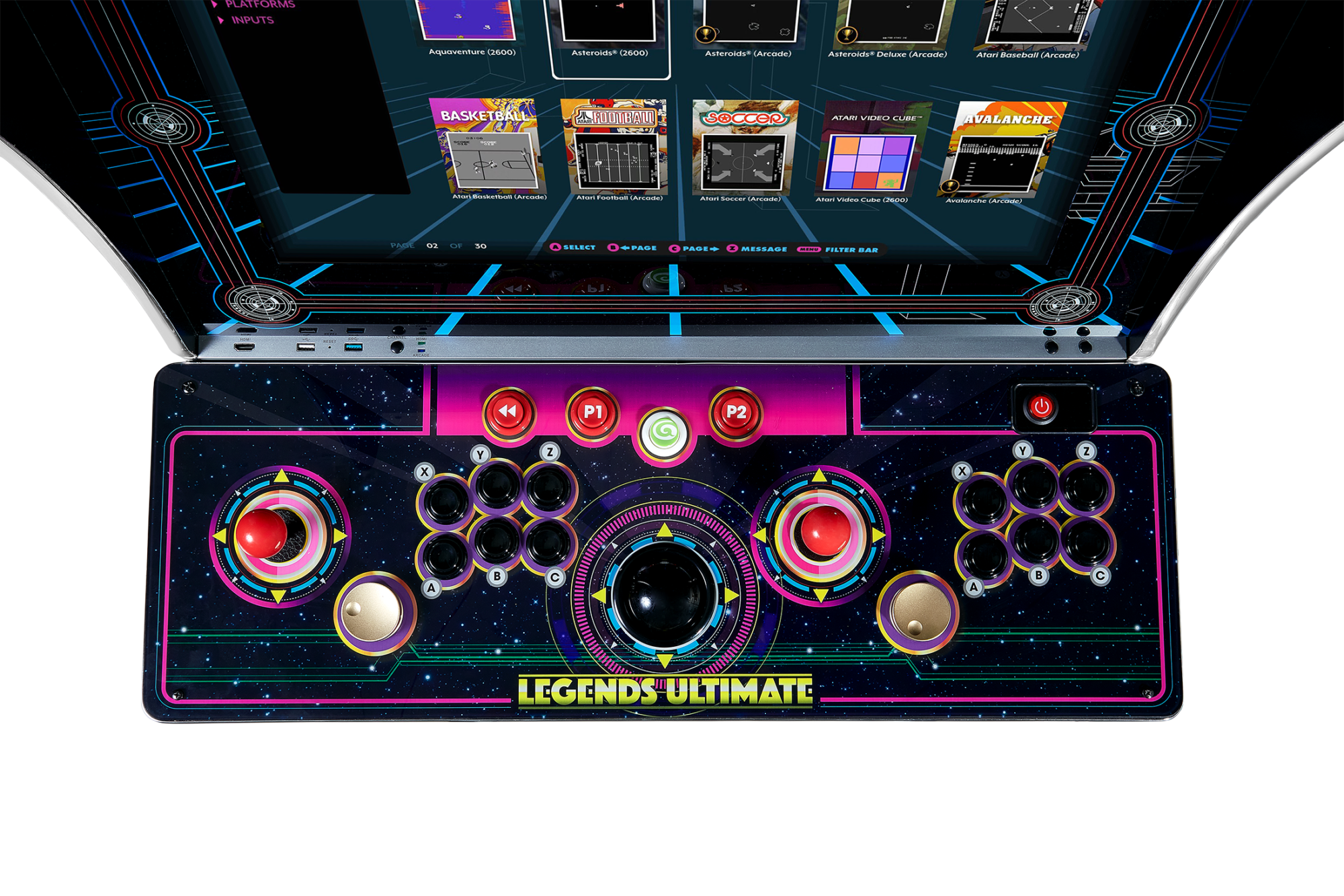Select the Aquaventure (2600) thumbnail
This screenshot has width=1344, height=896.
point(469,20)
